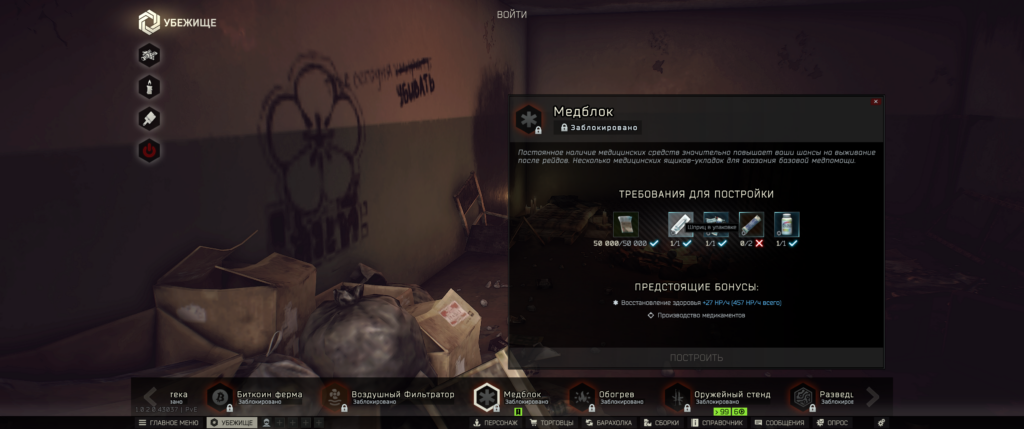The image size is (1024, 429).
Task: Click the ВОЙТИ button at the top
Action: [511, 14]
